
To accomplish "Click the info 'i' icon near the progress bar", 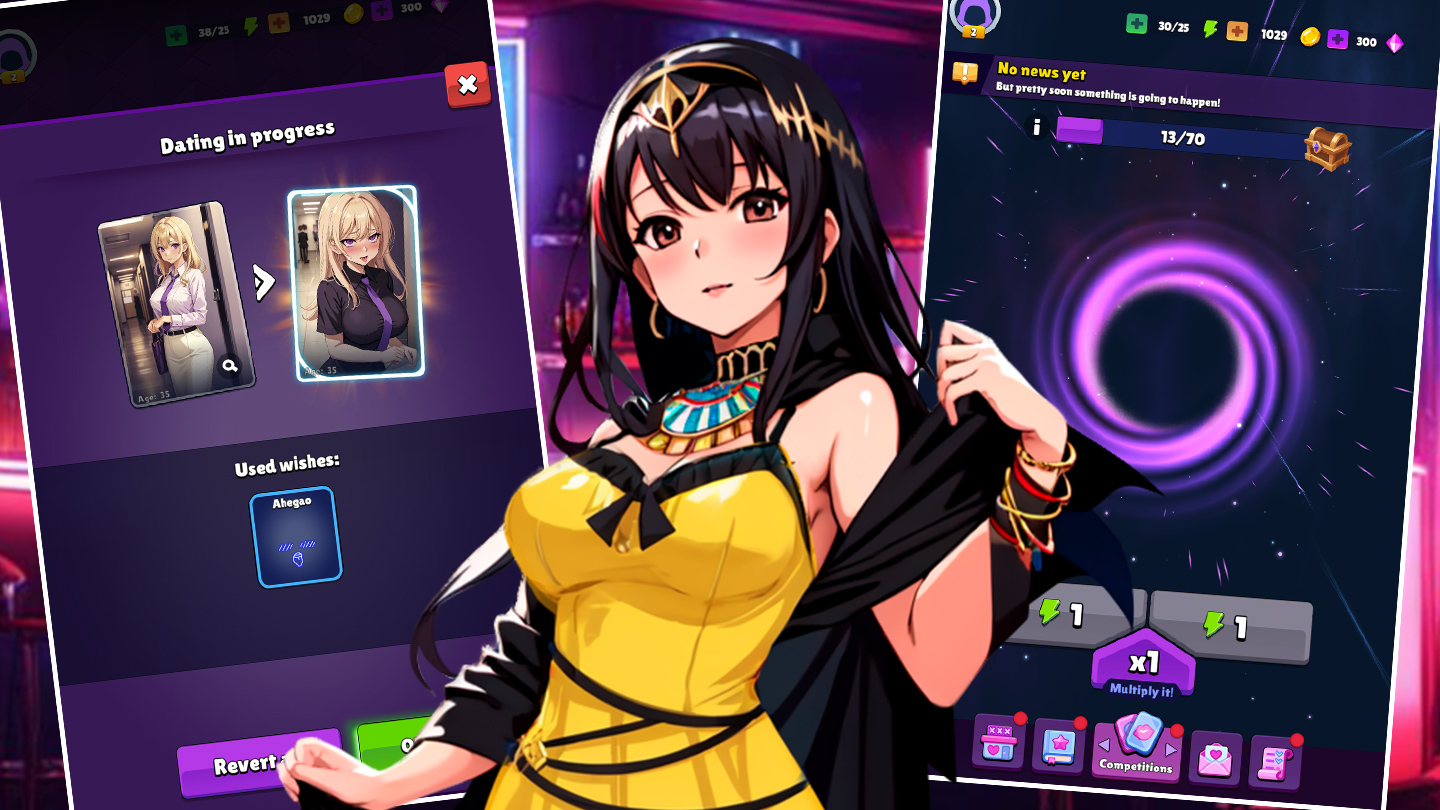I will (x=1035, y=126).
